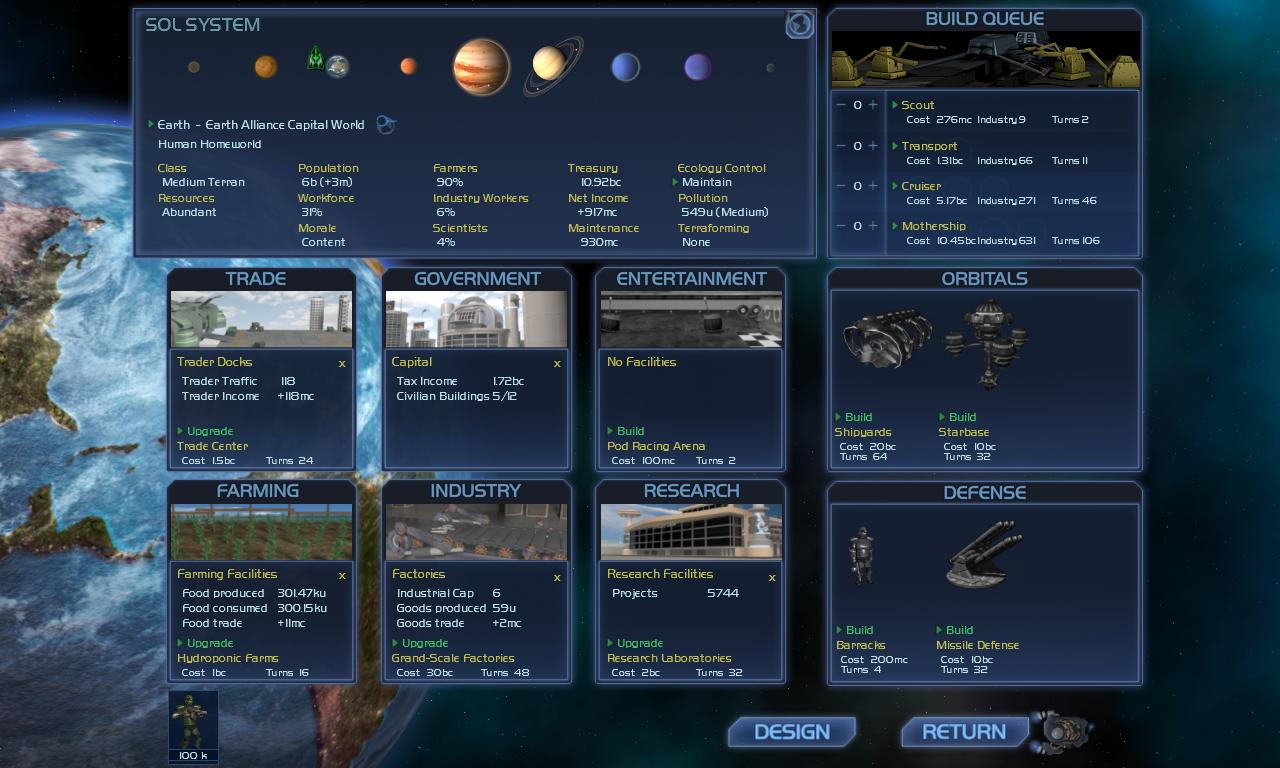
Task: Build the Shipyards orbital
Action: [x=858, y=417]
